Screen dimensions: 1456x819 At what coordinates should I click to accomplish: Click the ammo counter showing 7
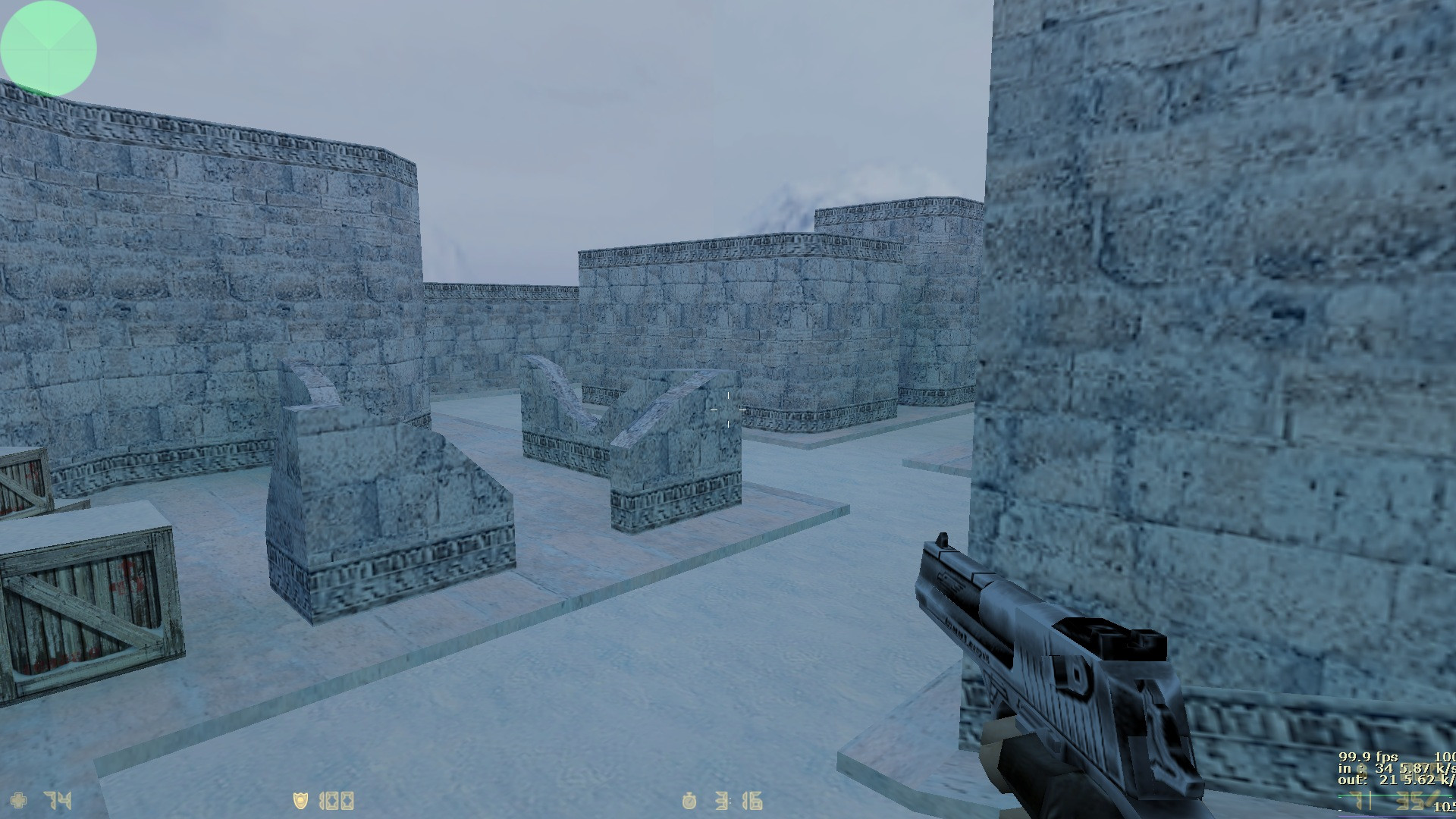click(x=1357, y=801)
